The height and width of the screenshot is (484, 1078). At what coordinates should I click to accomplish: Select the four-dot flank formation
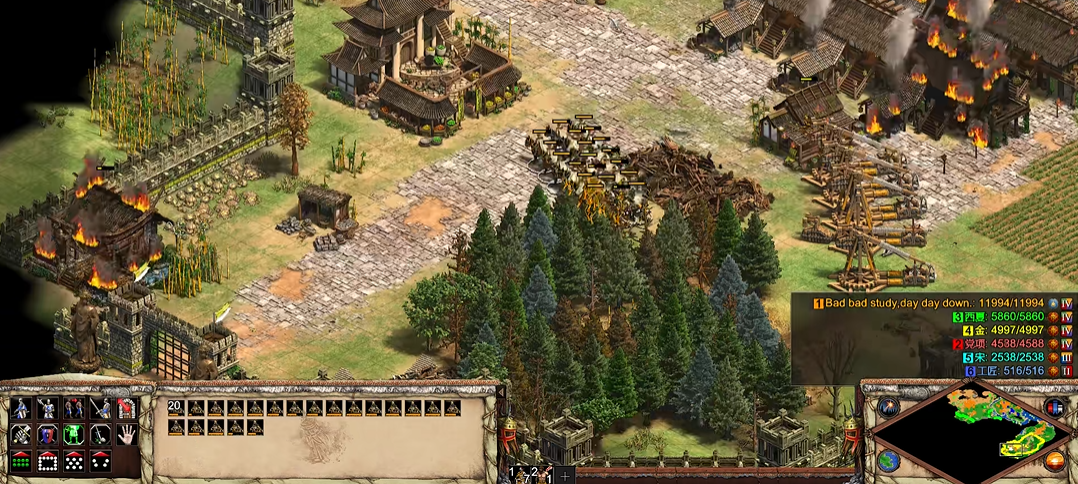(x=99, y=461)
